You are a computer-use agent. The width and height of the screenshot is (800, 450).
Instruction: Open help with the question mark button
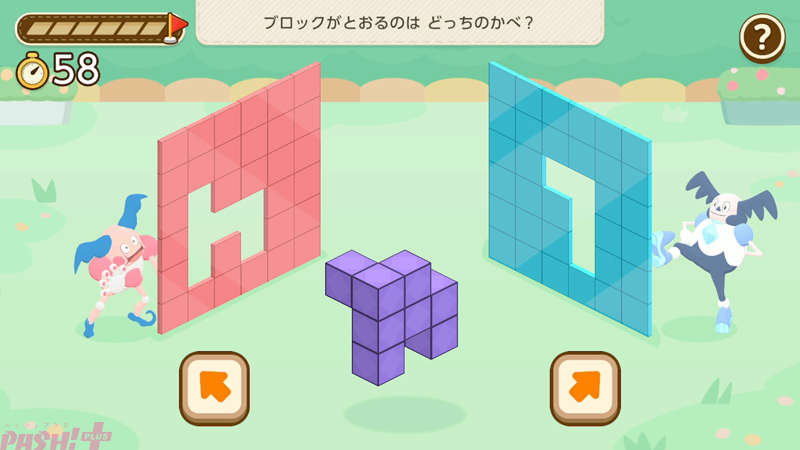tap(762, 38)
